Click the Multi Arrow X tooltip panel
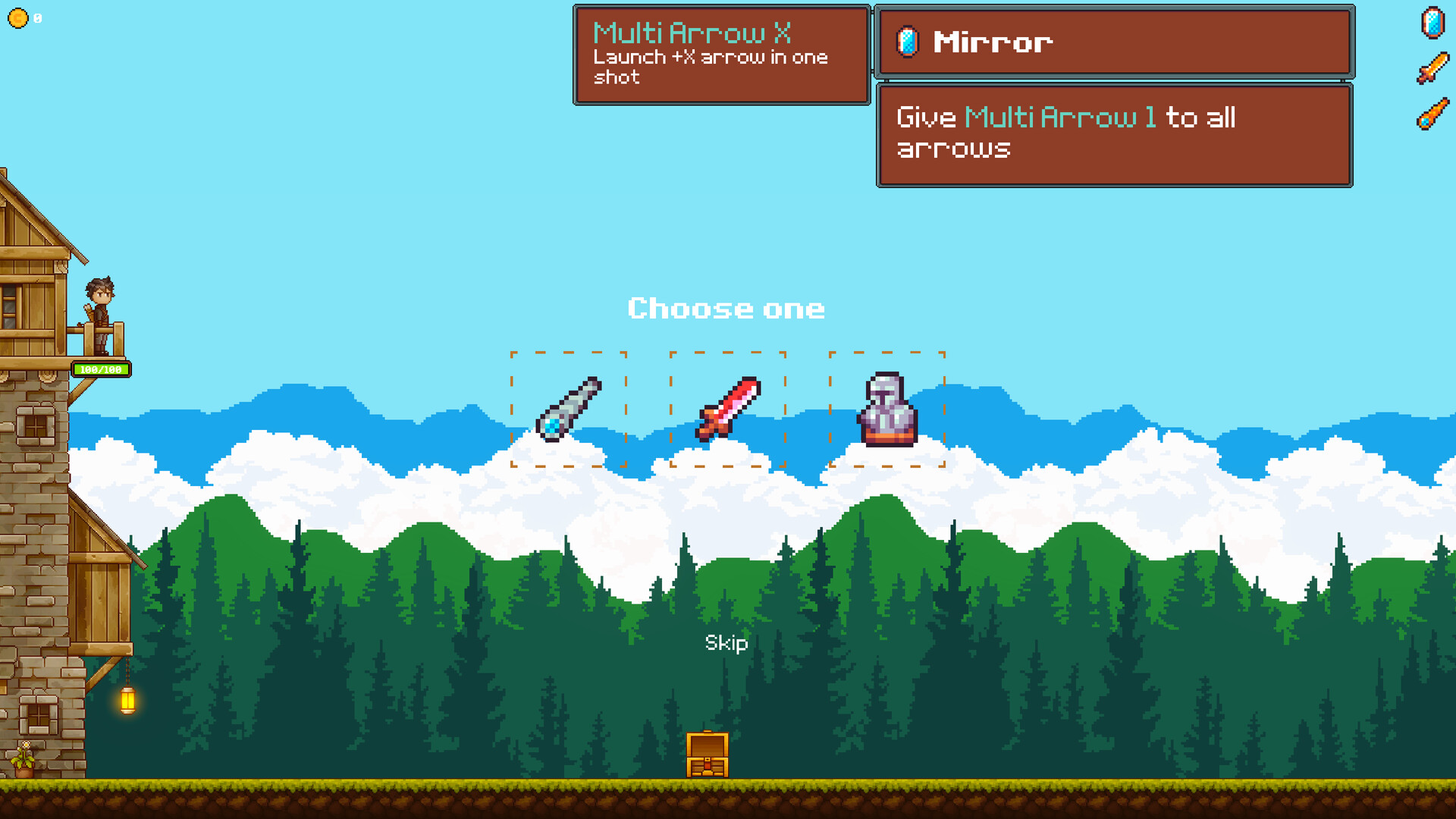Screen dimensions: 1456x819 pos(720,55)
